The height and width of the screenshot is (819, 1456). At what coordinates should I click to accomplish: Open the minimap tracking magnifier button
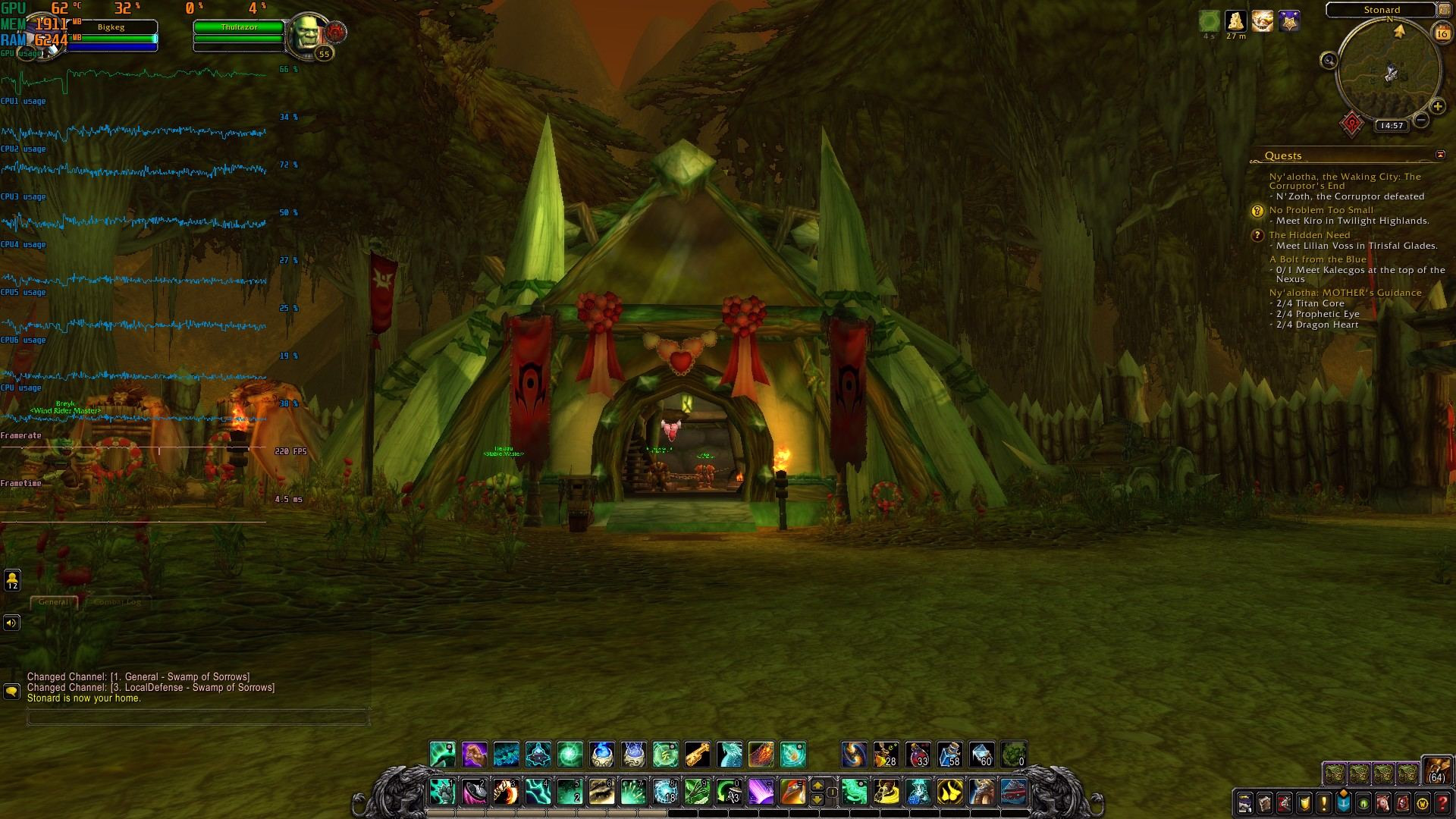[1329, 61]
